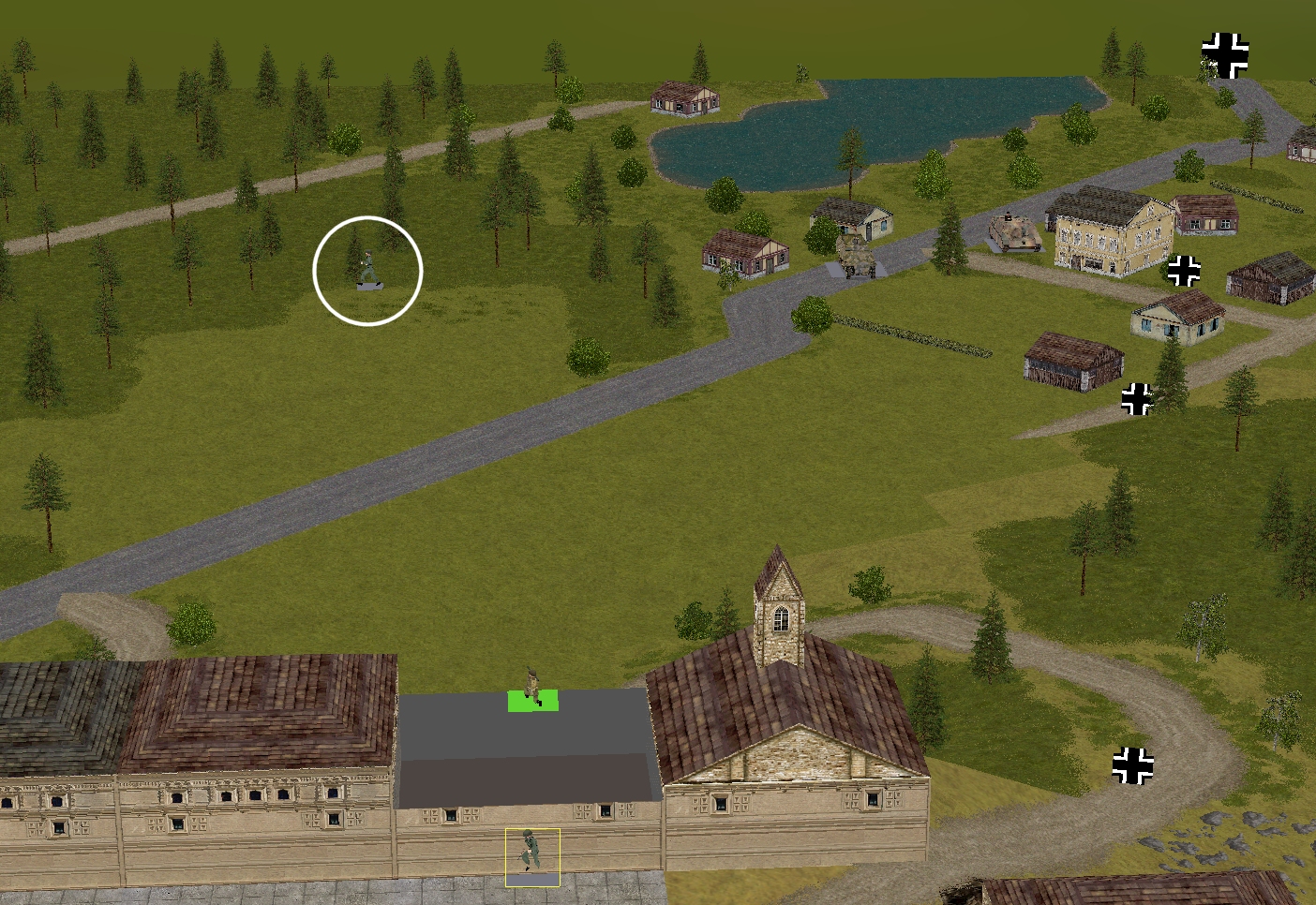Select the armored vehicle on the gray road base

click(x=855, y=255)
